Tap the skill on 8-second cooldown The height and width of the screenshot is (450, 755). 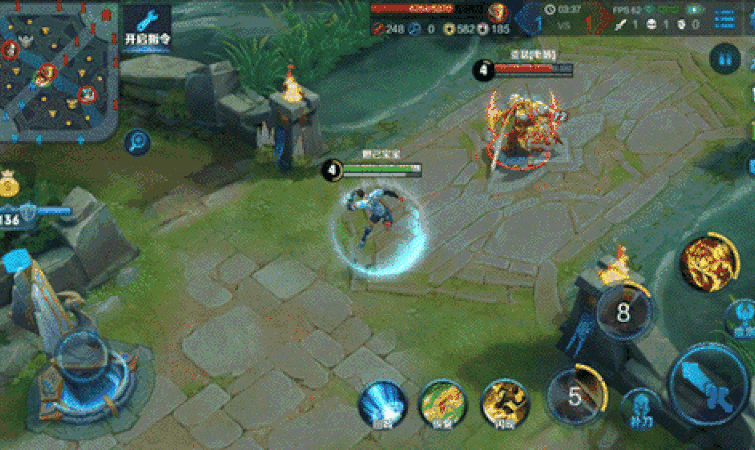624,313
